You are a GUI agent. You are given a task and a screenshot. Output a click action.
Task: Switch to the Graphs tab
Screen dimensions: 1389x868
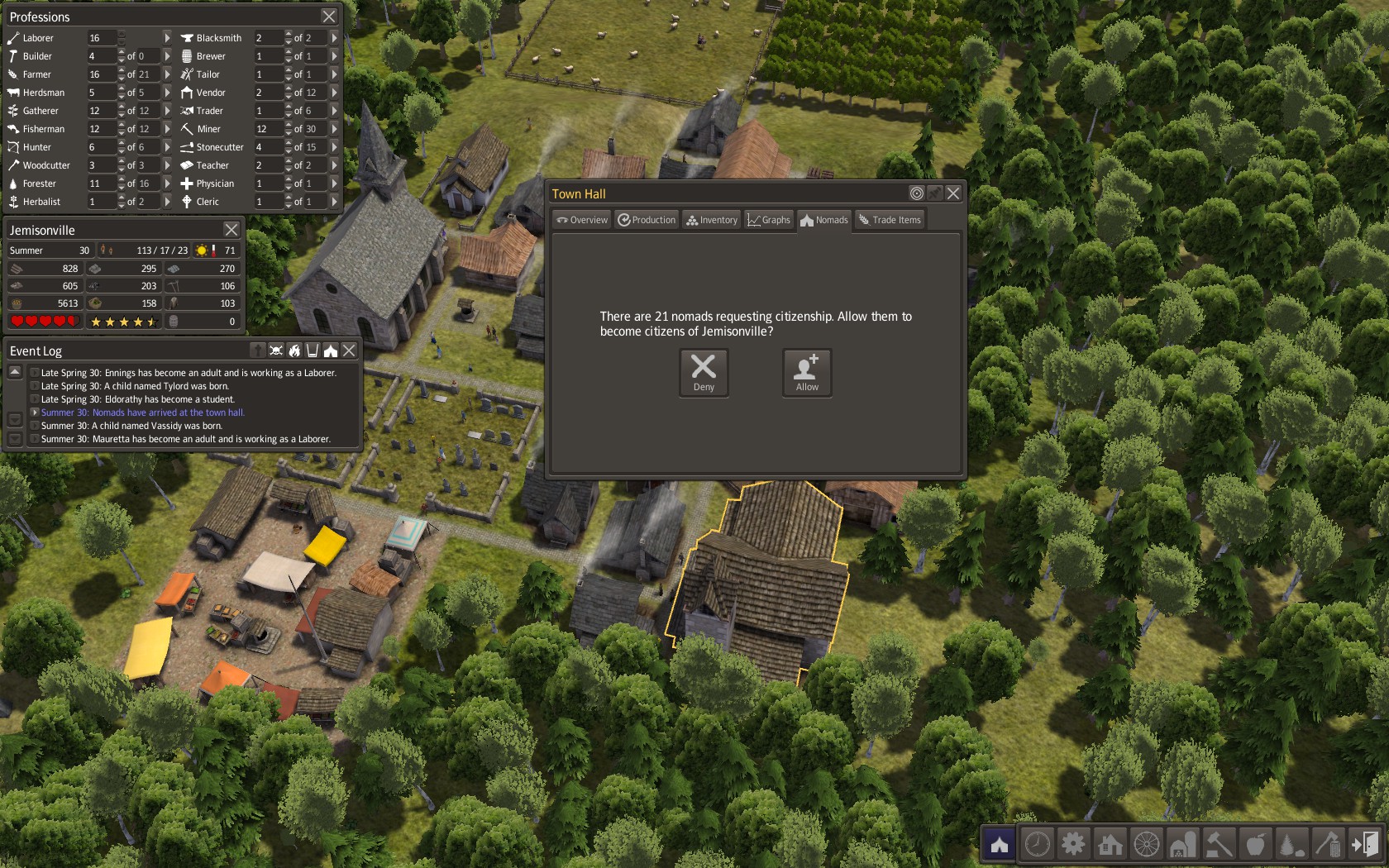(x=769, y=220)
